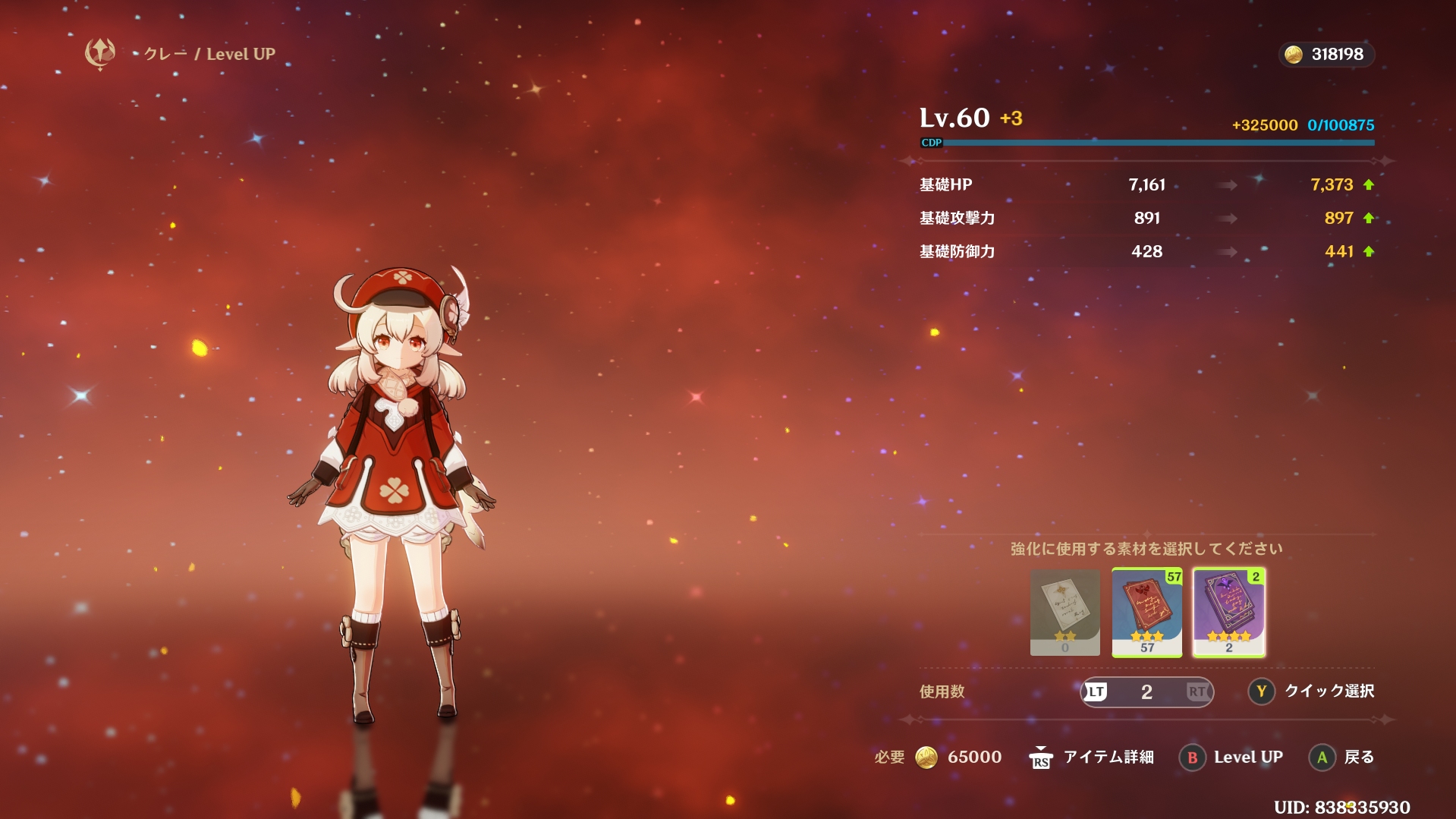Choose the greyed two-star EXP material slot
1456x819 pixels.
(1064, 611)
